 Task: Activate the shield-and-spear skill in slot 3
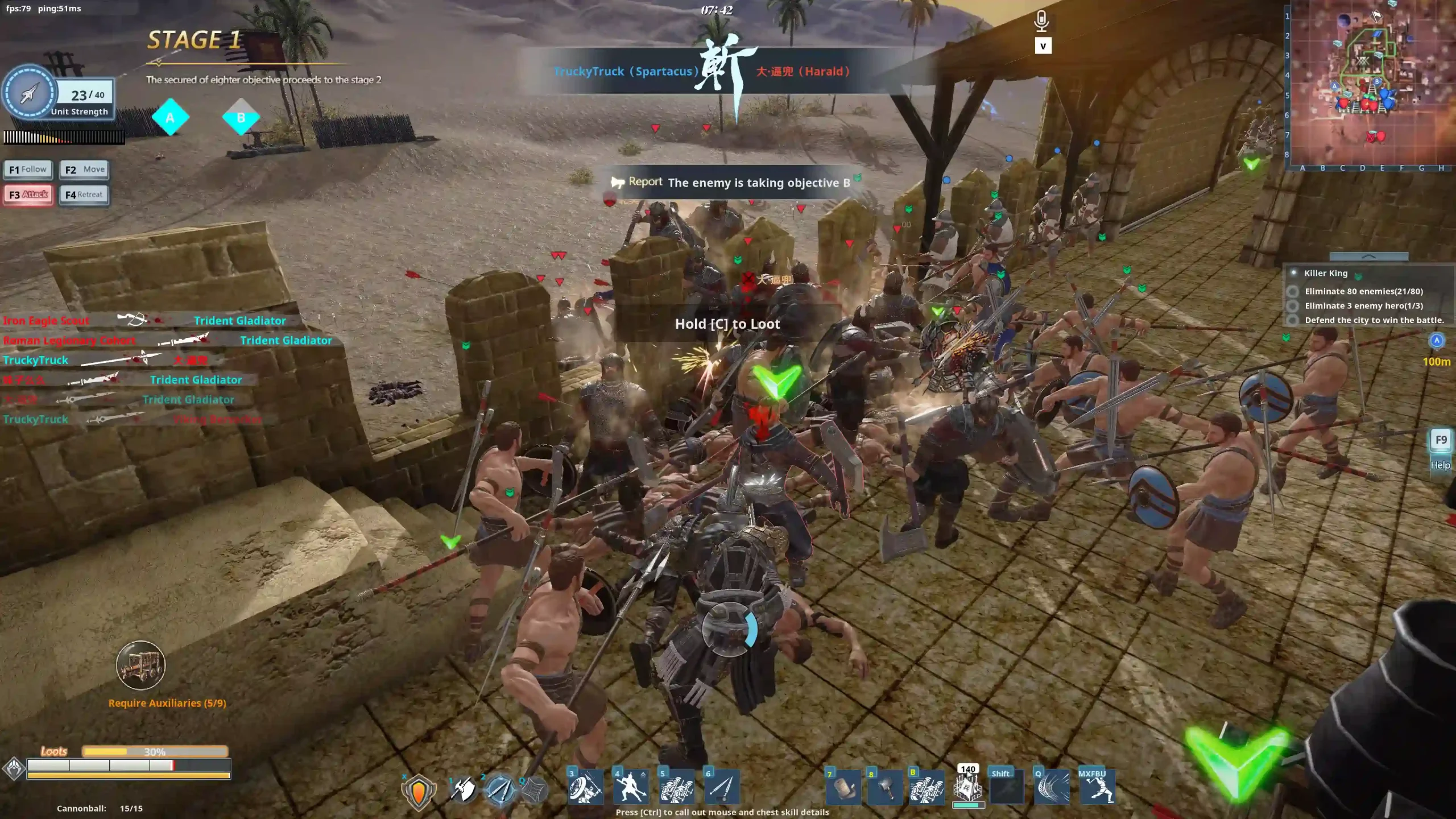[x=585, y=788]
